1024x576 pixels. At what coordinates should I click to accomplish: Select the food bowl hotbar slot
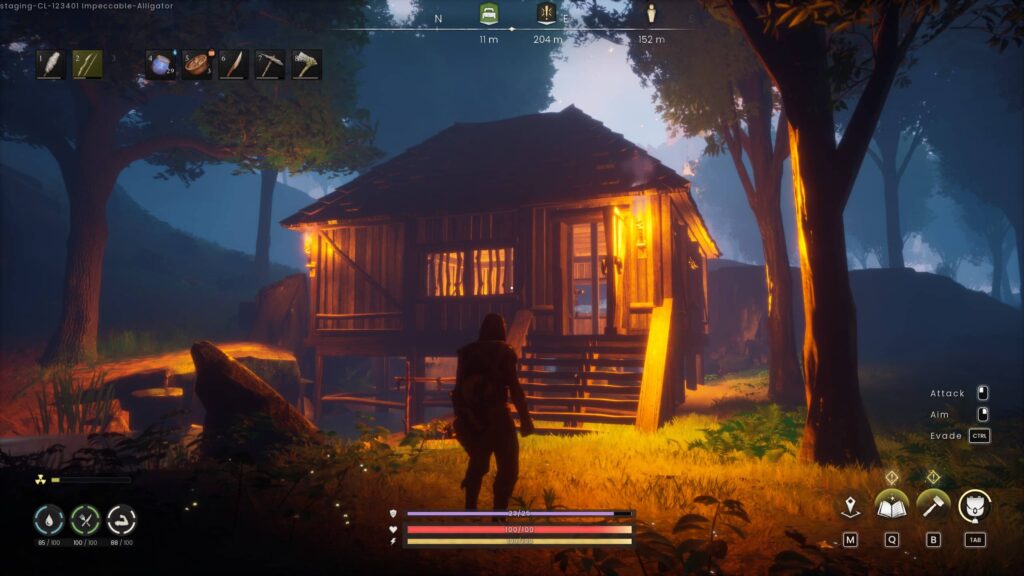197,65
